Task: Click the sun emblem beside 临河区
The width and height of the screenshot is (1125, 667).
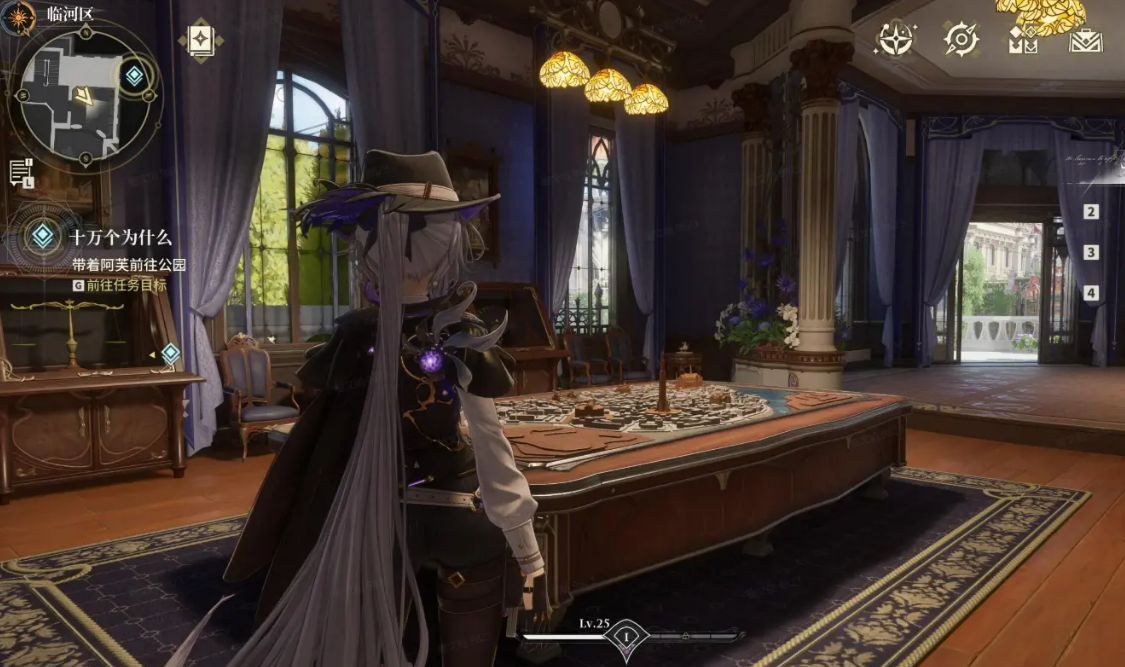Action: coord(19,16)
